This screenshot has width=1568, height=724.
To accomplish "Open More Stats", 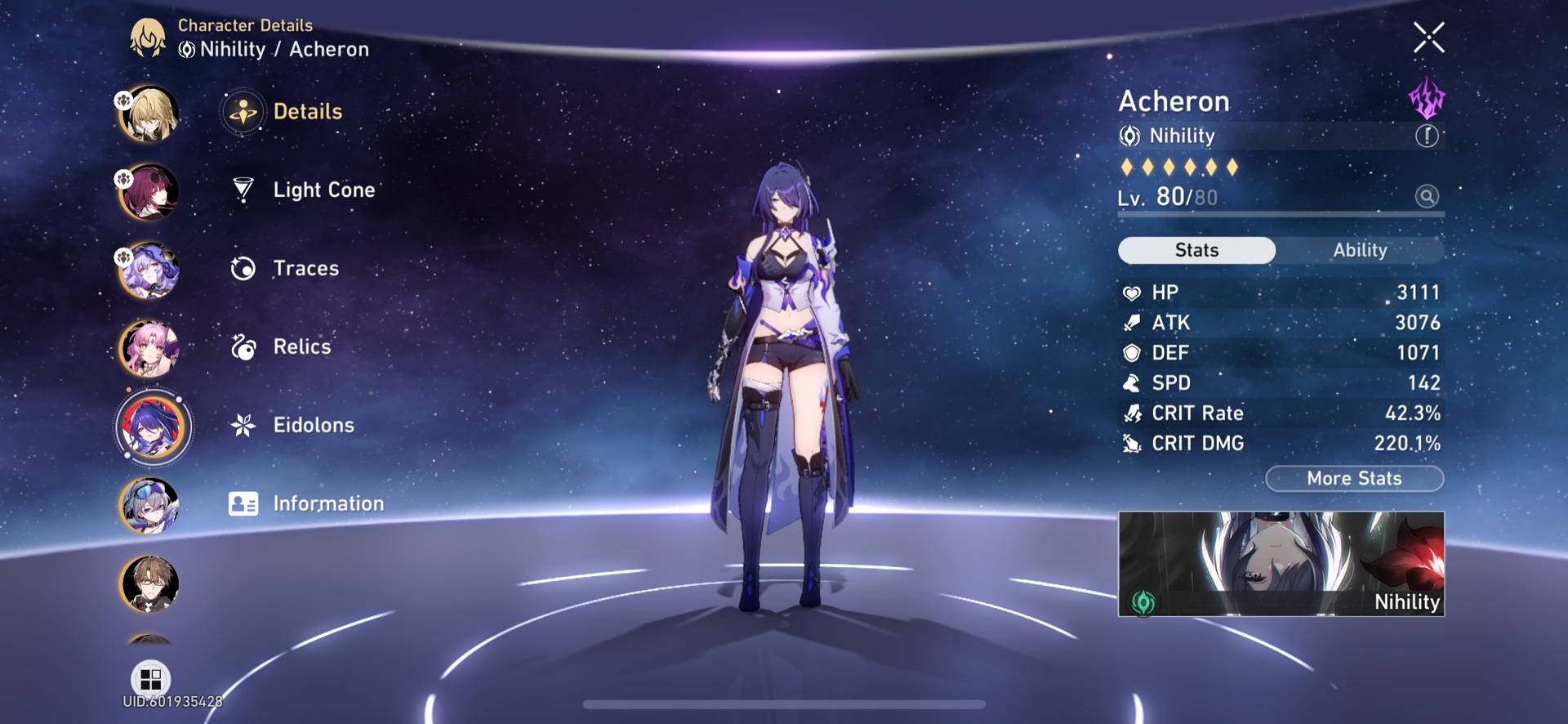I will [1354, 478].
